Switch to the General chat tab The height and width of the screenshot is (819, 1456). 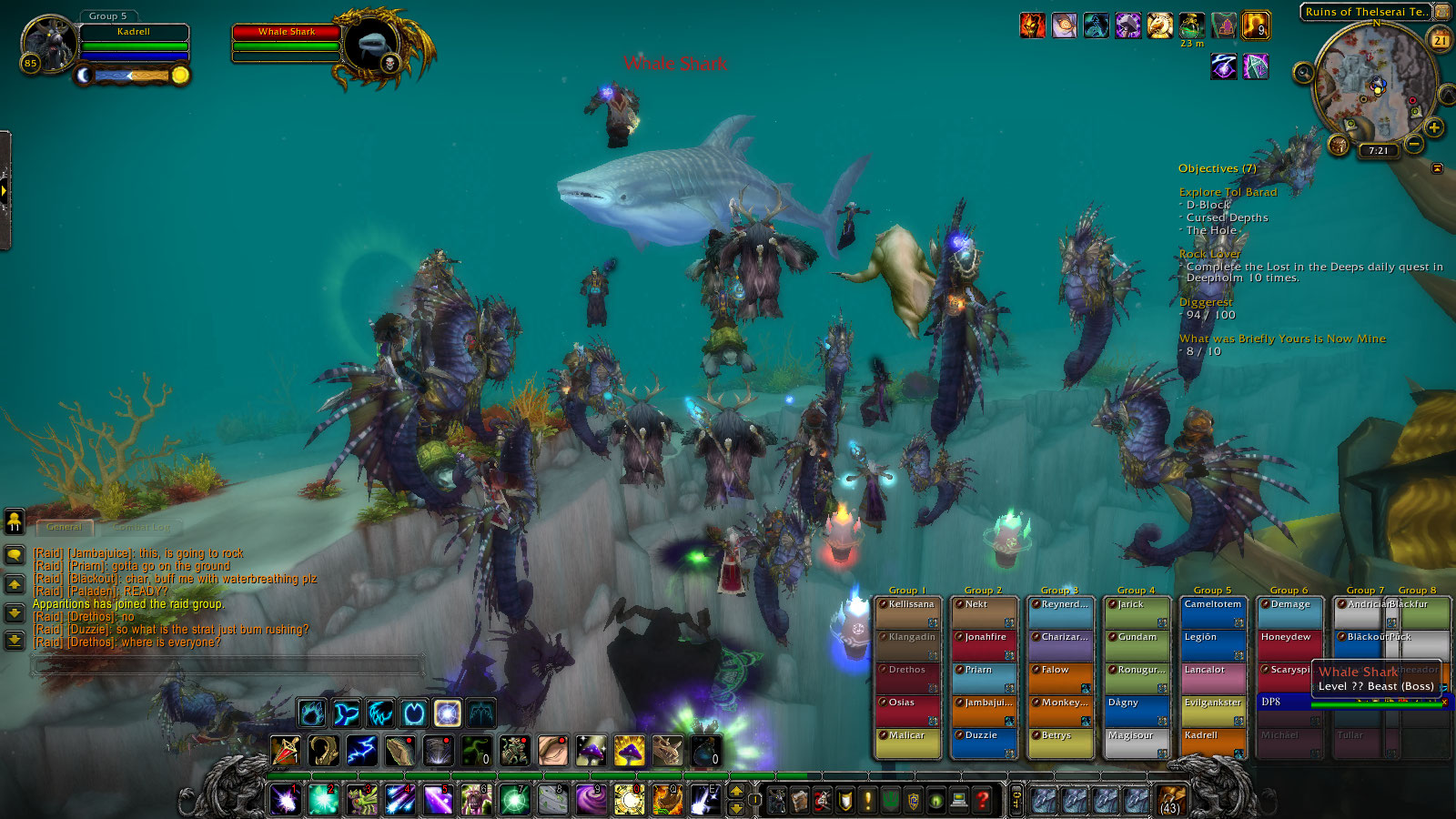click(64, 527)
